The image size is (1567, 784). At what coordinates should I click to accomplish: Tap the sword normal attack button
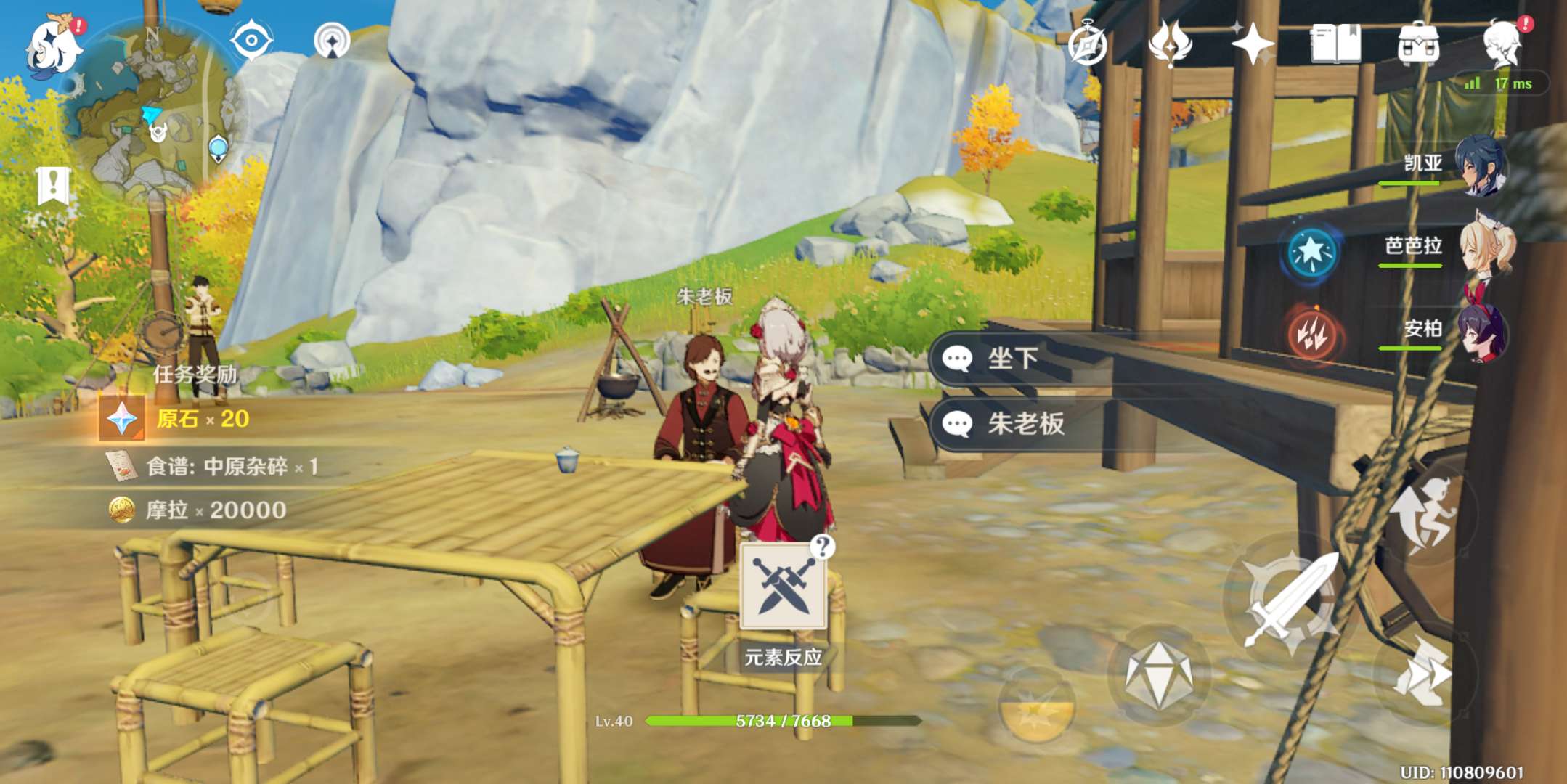click(x=1290, y=599)
